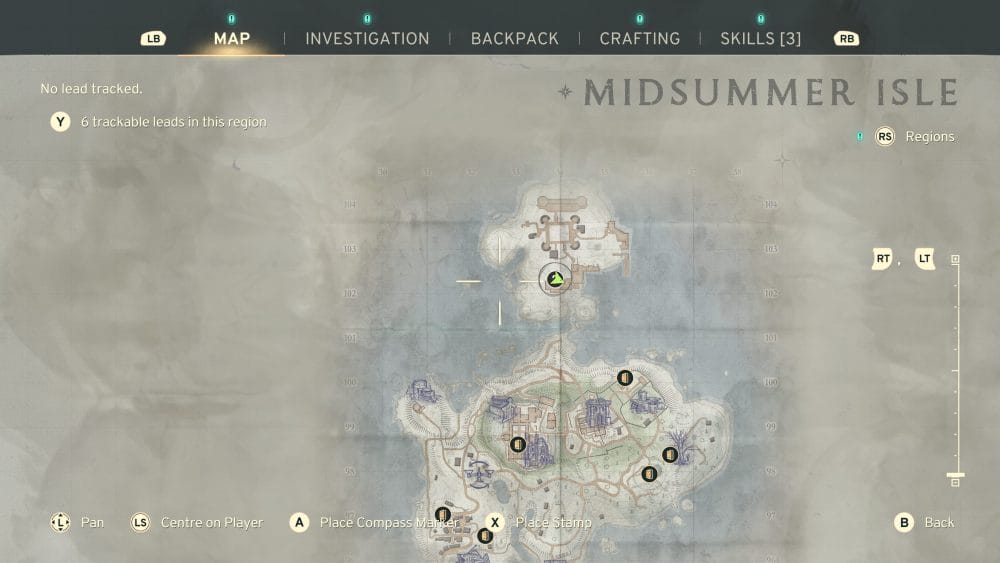Viewport: 1000px width, 563px height.
Task: Select the Skills [3] tab
Action: [x=761, y=39]
